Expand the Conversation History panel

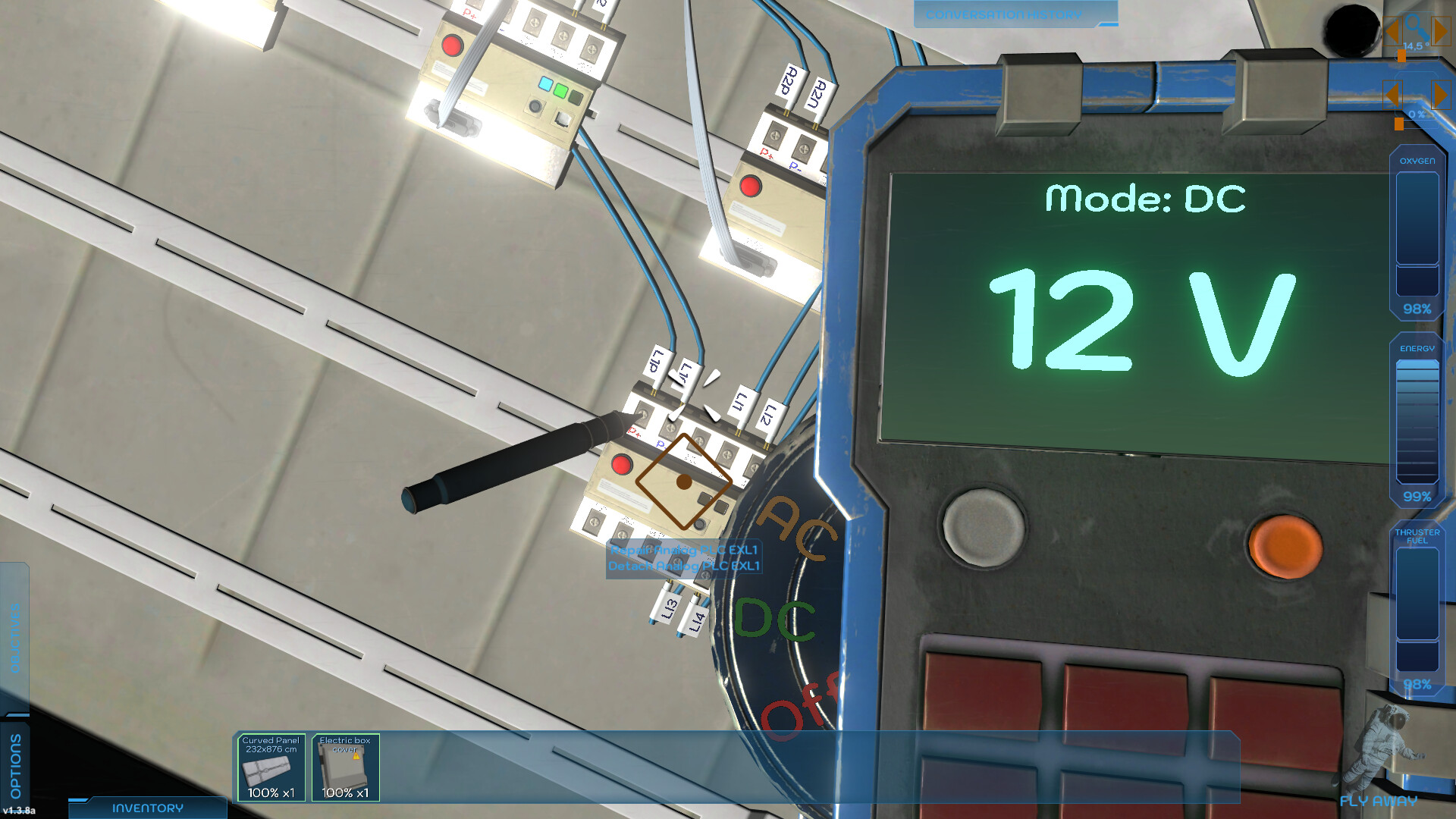click(x=1004, y=14)
